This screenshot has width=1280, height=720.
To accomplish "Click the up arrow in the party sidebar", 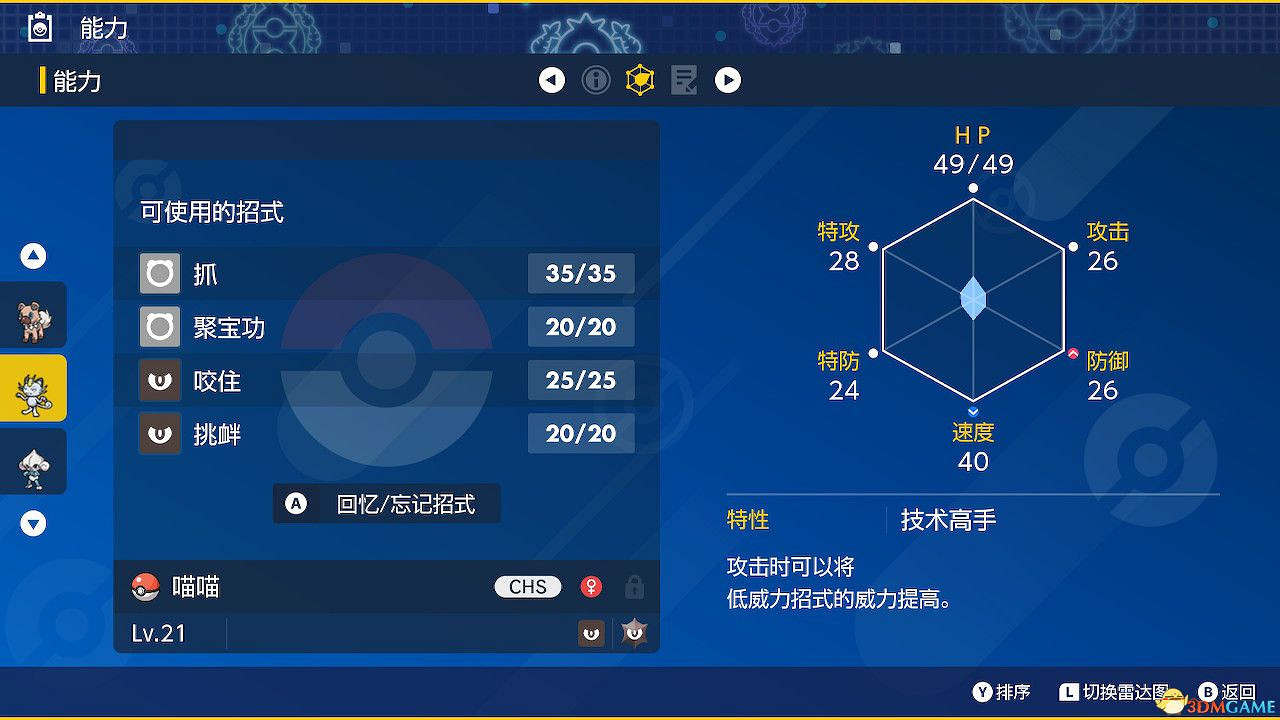I will [x=33, y=256].
